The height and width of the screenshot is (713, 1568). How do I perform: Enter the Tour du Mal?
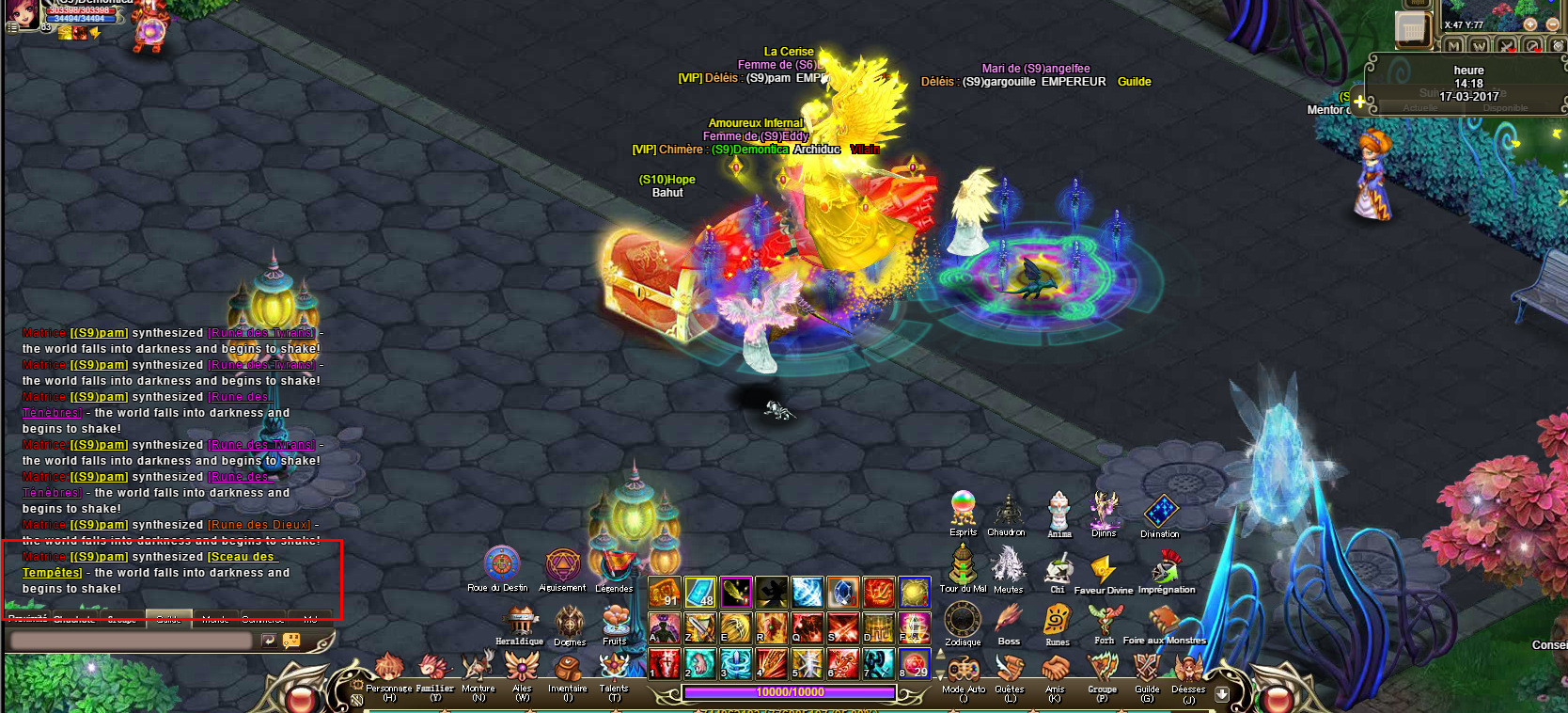(963, 565)
